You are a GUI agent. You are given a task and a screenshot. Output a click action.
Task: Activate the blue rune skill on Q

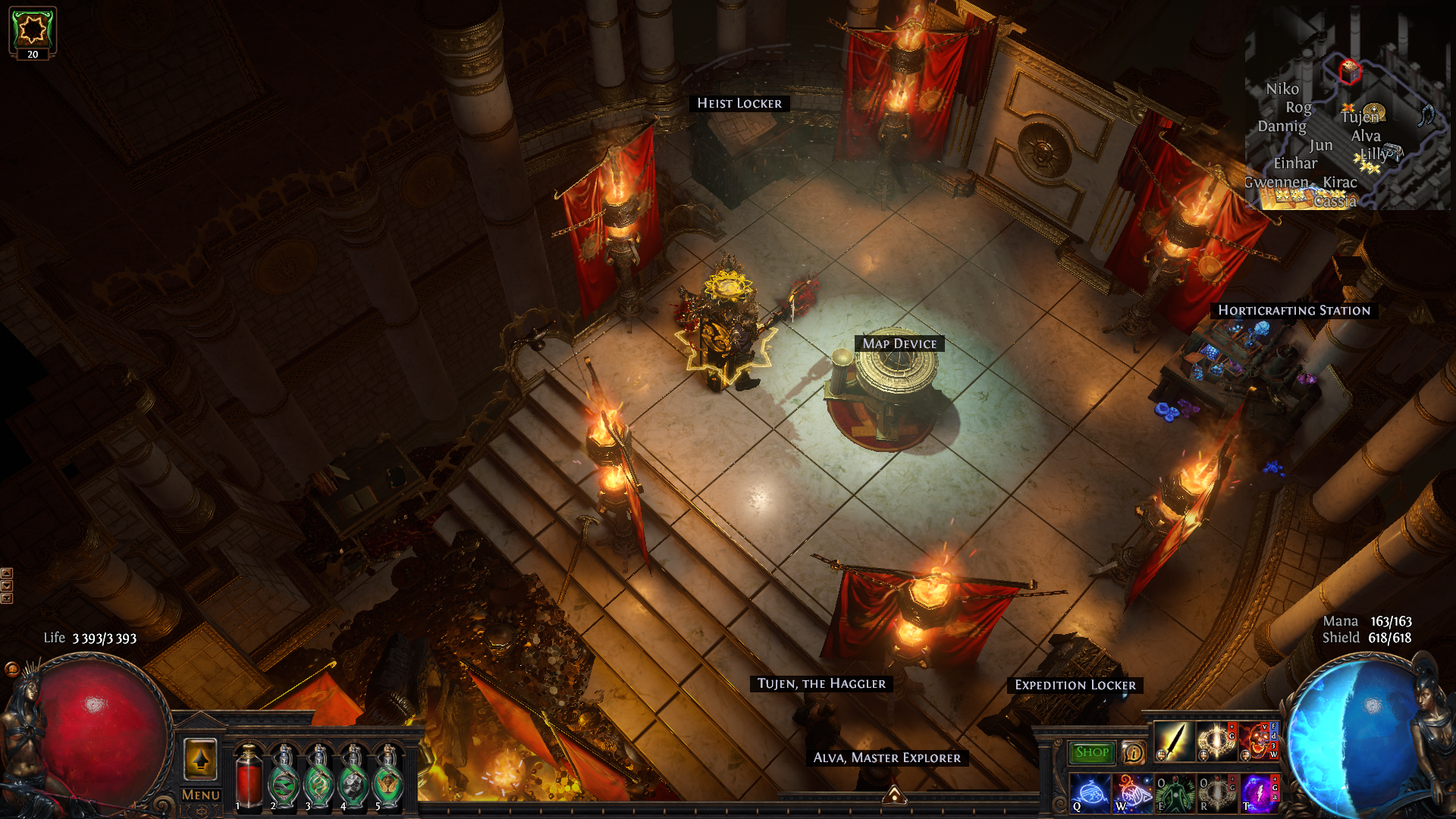[x=1089, y=792]
